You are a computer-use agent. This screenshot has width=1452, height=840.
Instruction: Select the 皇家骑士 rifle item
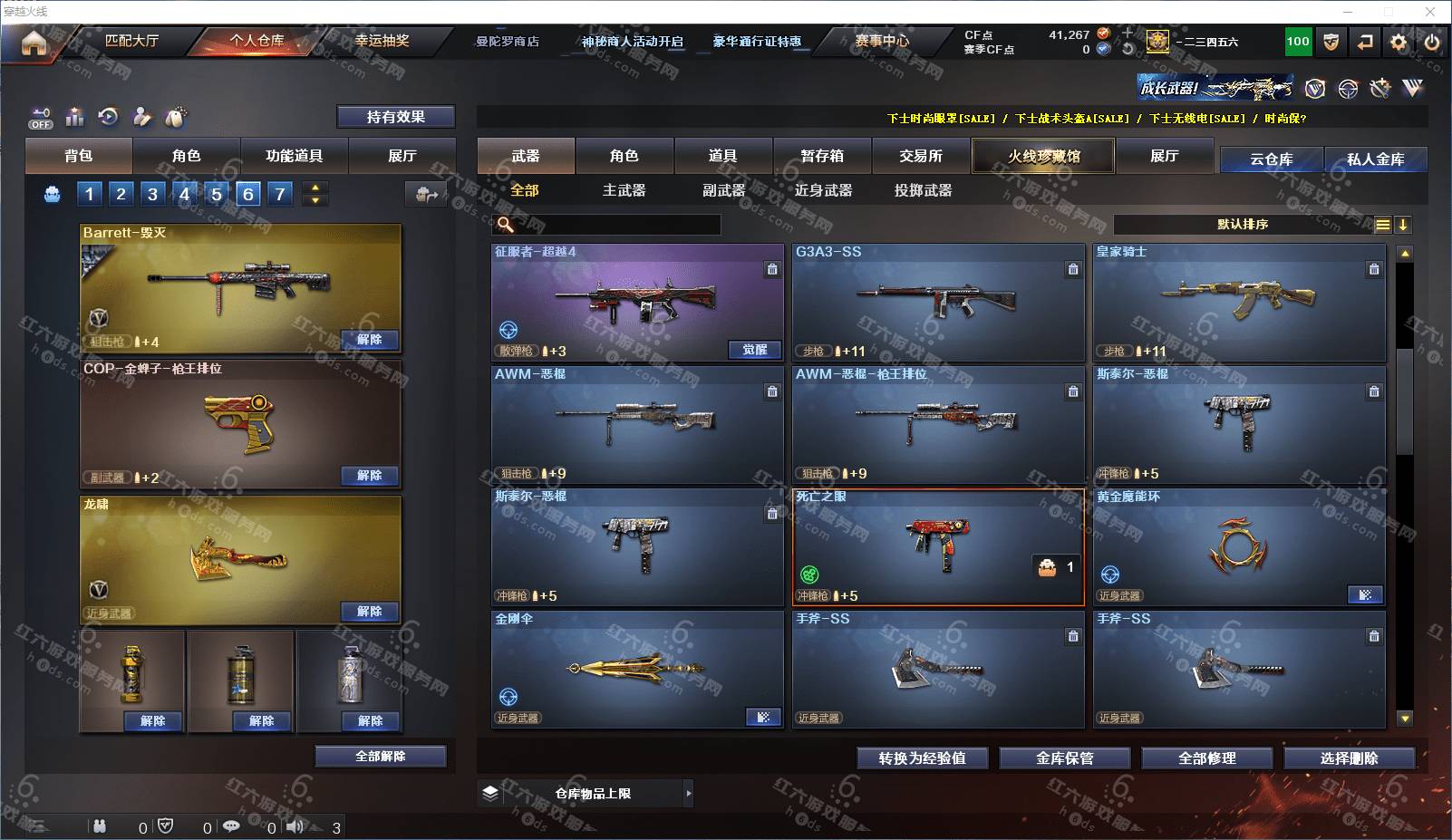(x=1238, y=303)
